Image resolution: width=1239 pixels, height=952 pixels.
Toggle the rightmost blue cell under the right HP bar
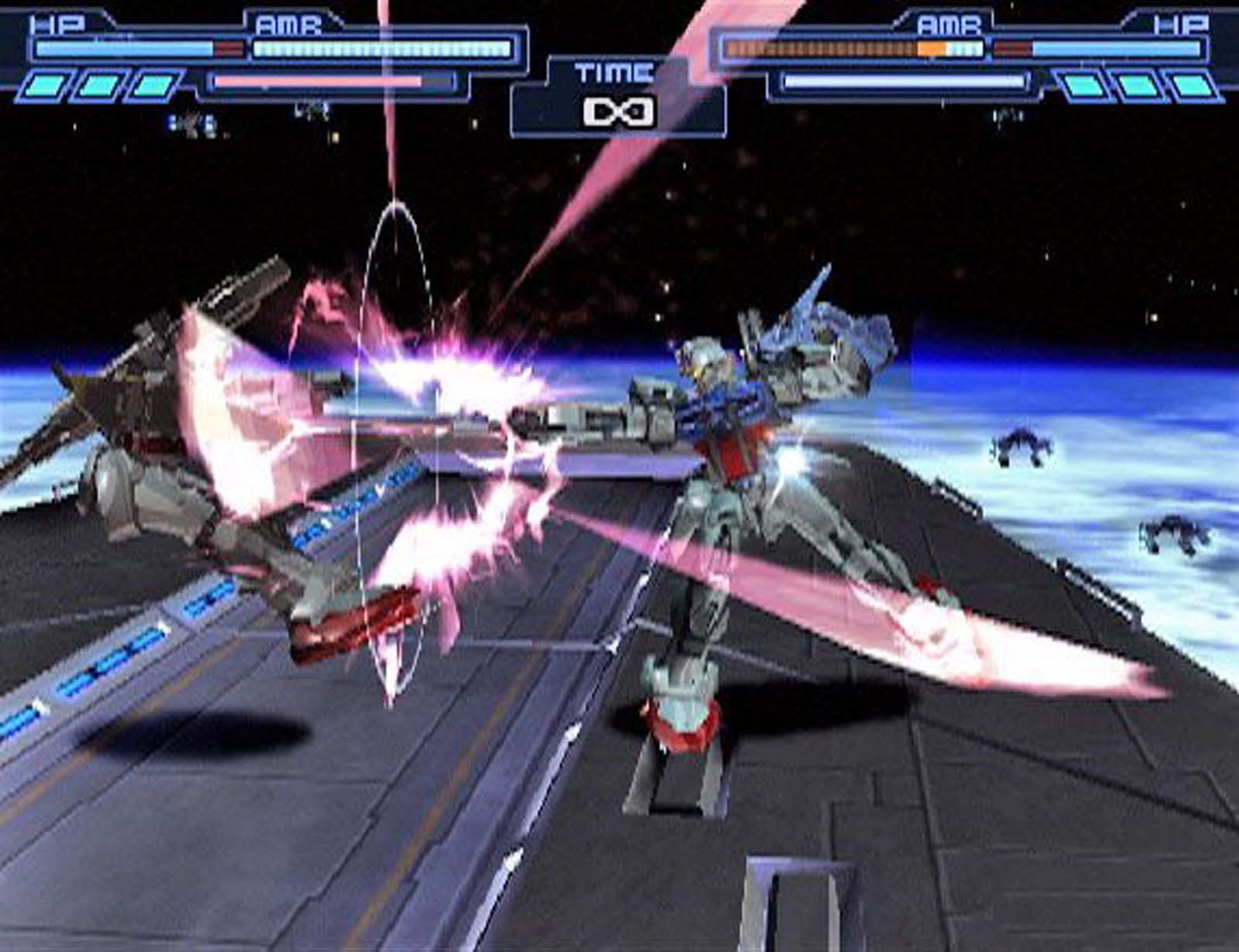tap(1193, 87)
